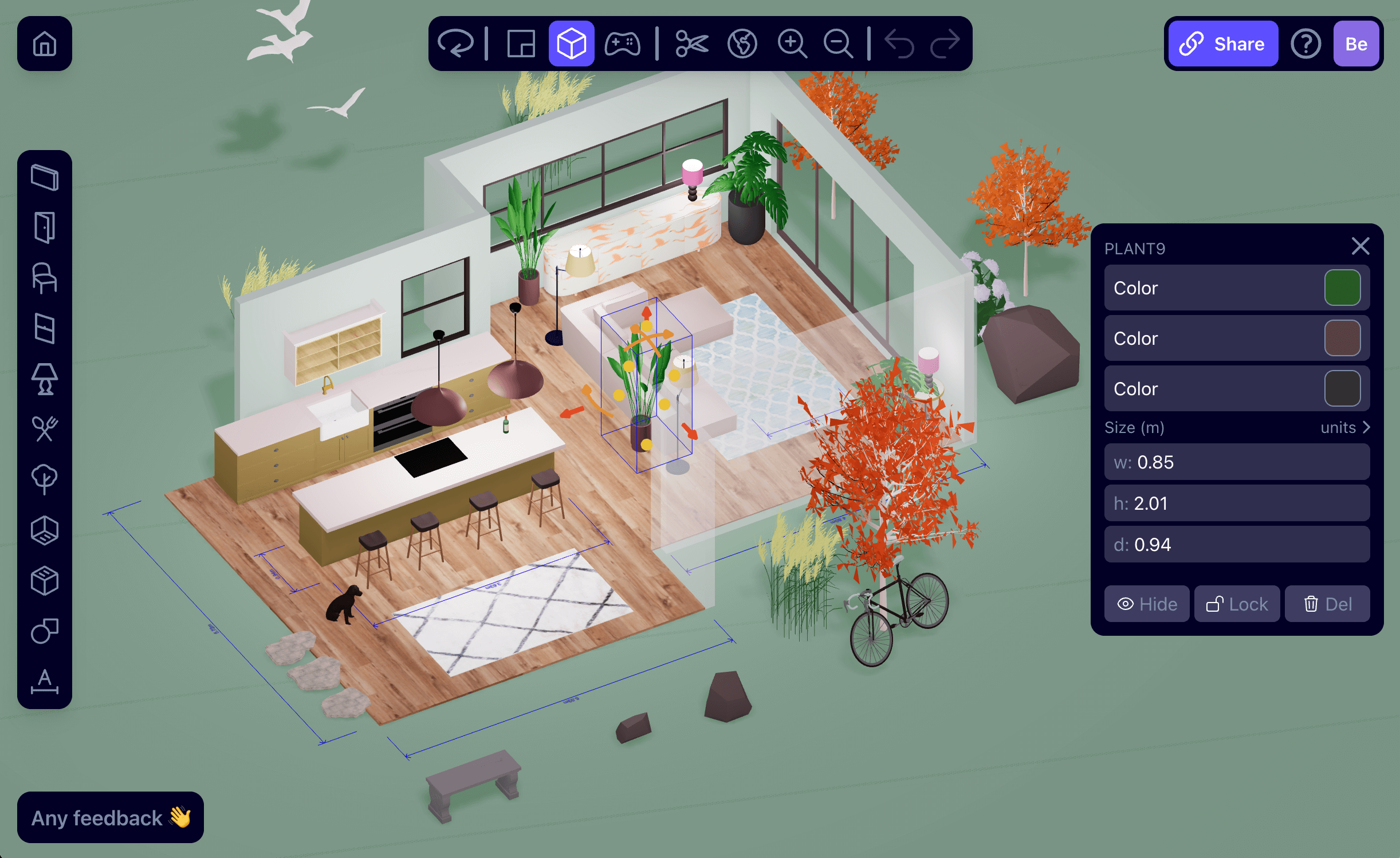This screenshot has width=1400, height=858.
Task: Close the PLANT9 properties panel
Action: pos(1360,246)
